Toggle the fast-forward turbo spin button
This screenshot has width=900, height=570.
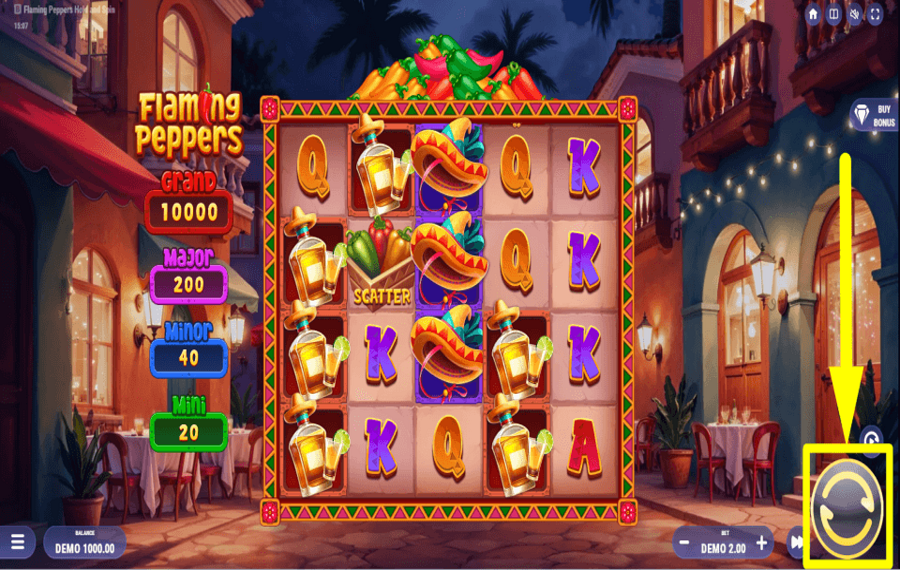[797, 543]
